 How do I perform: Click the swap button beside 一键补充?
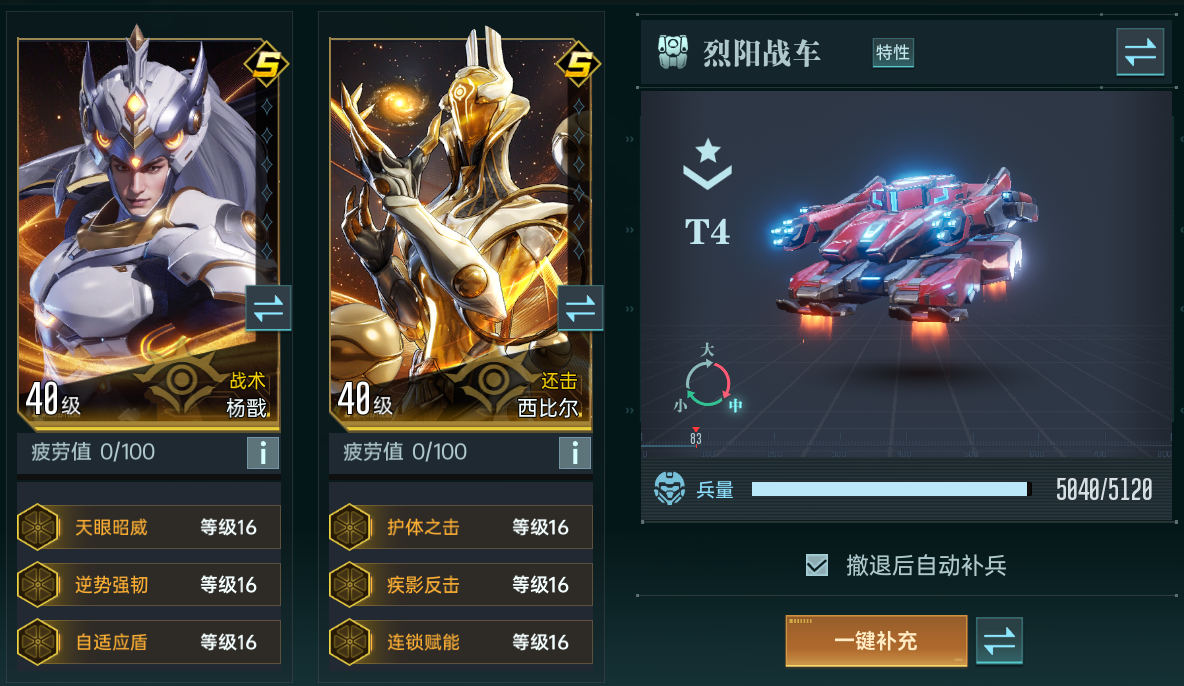tap(999, 641)
